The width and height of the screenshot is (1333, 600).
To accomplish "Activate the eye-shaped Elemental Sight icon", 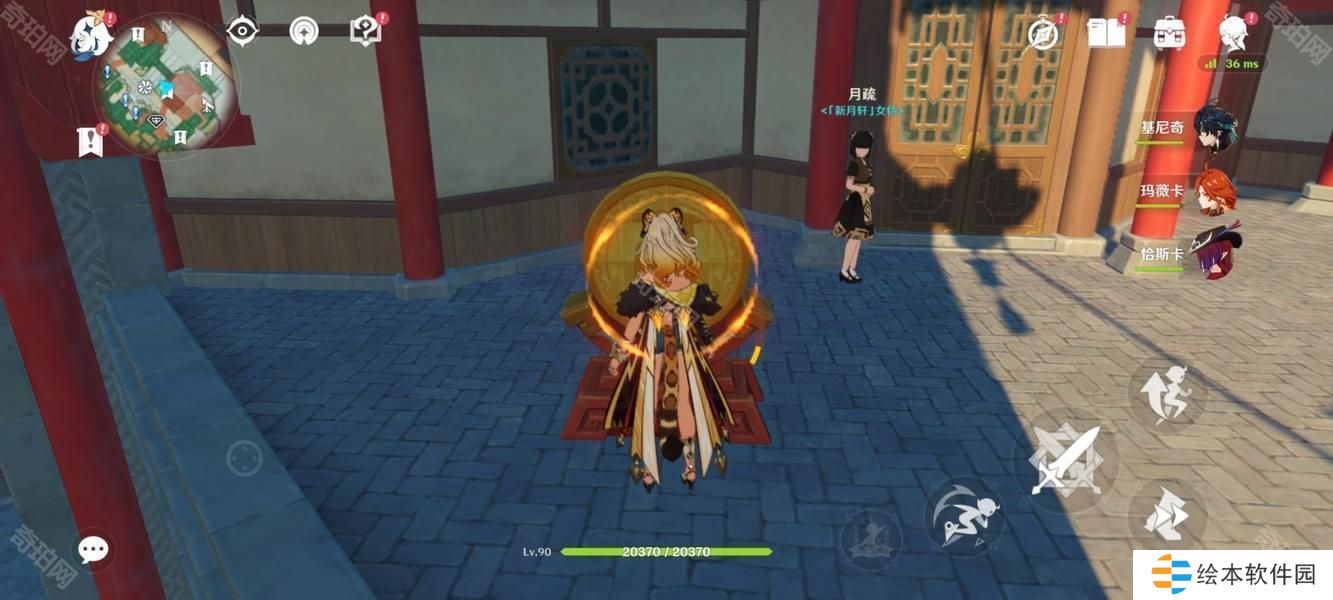I will click(242, 31).
